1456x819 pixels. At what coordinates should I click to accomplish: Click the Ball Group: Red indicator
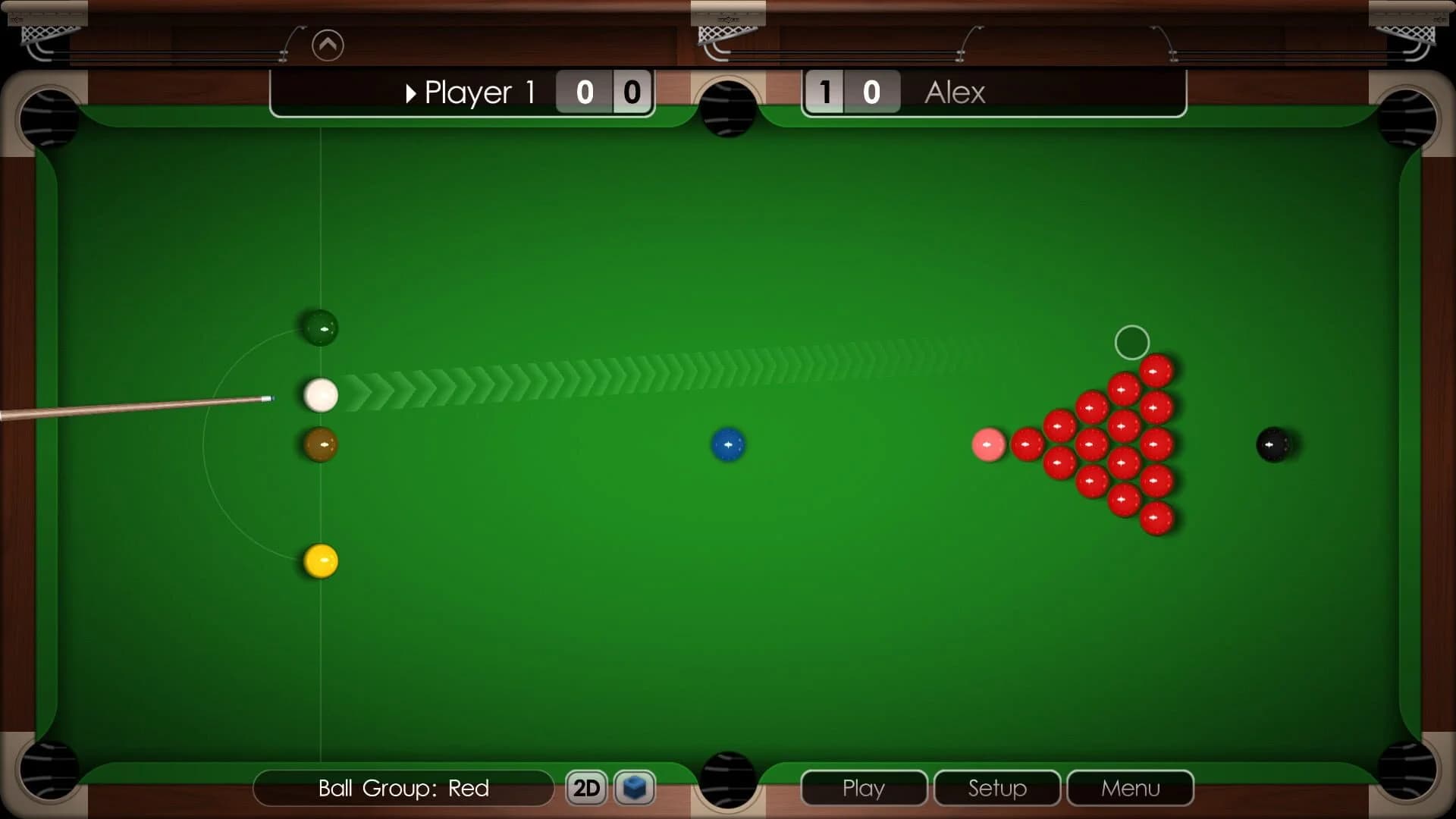tap(403, 788)
